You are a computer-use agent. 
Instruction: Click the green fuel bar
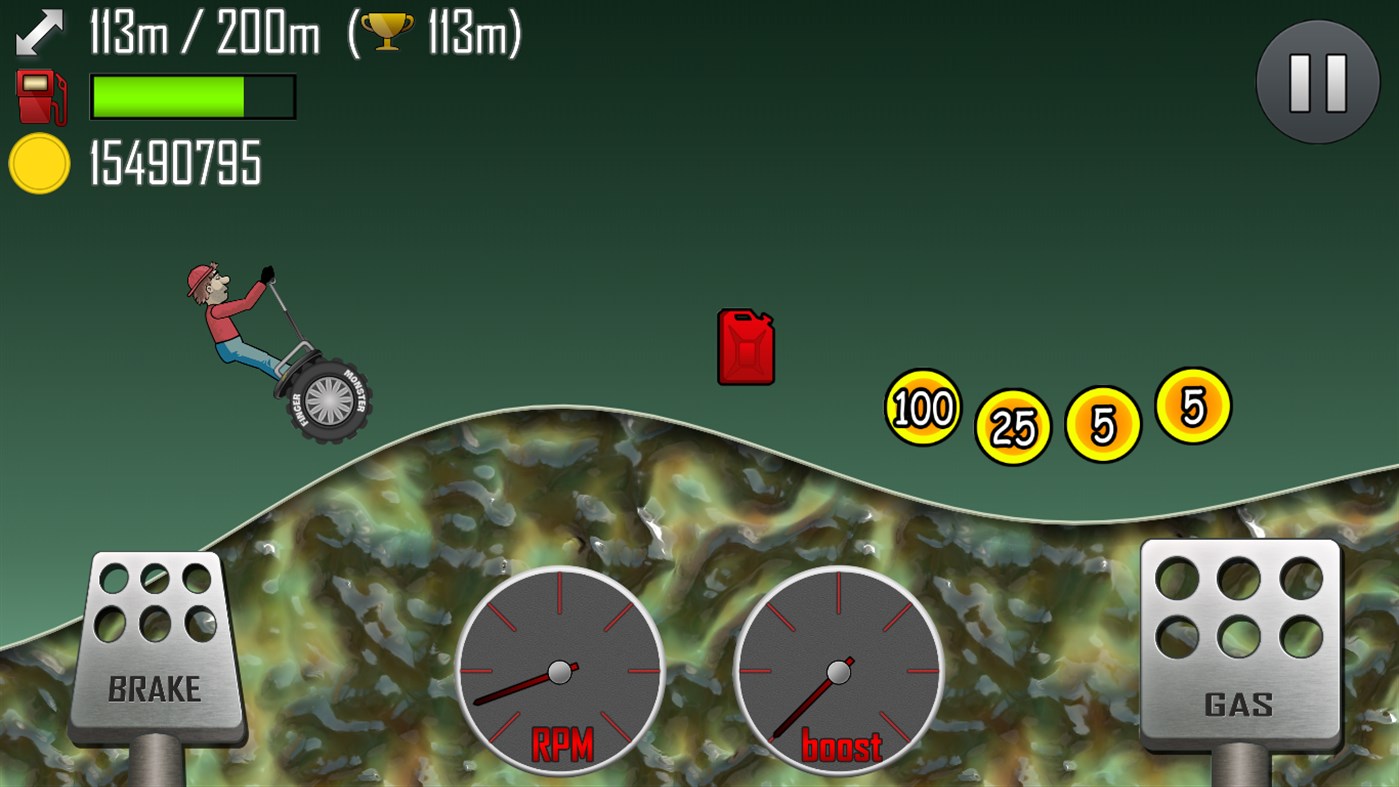click(168, 95)
